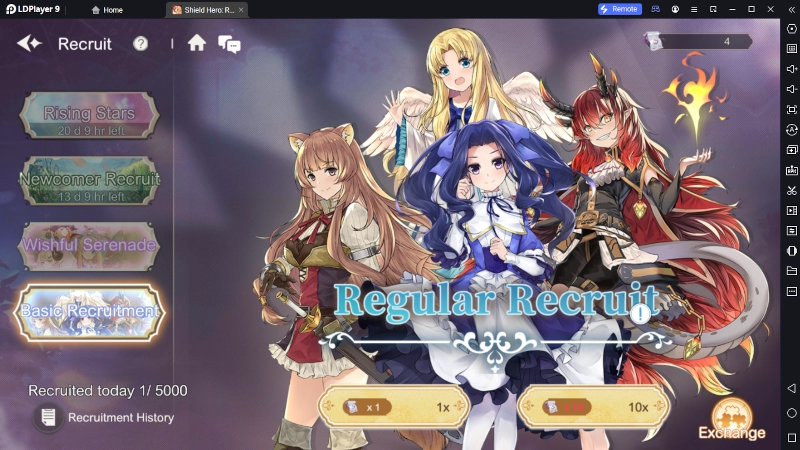
Task: Return to the home screen
Action: pyautogui.click(x=197, y=43)
